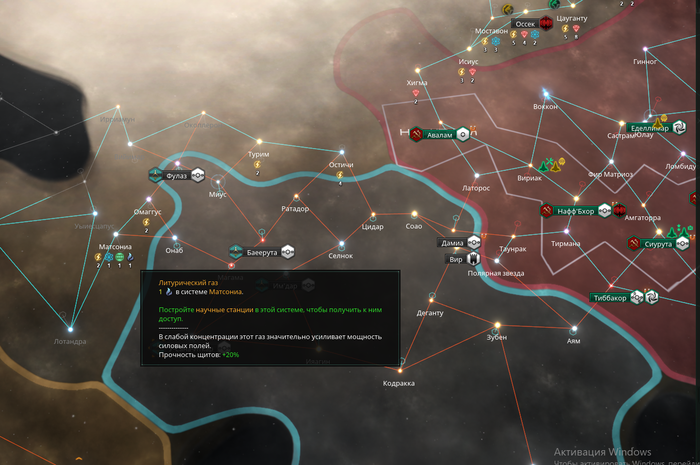
Task: Choose the Нафф'Бхор system label
Action: click(575, 211)
